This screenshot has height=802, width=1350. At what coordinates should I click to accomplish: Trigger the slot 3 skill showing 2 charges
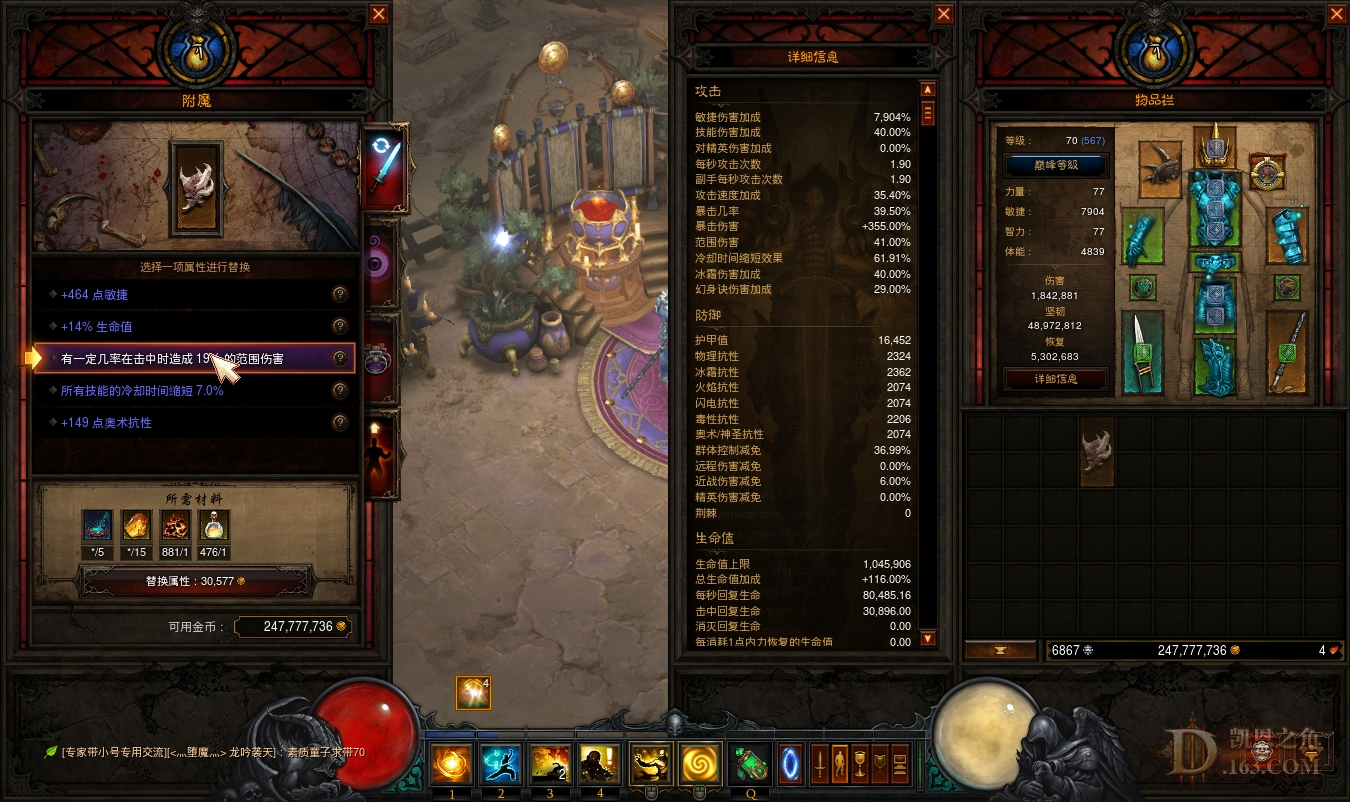(x=549, y=764)
